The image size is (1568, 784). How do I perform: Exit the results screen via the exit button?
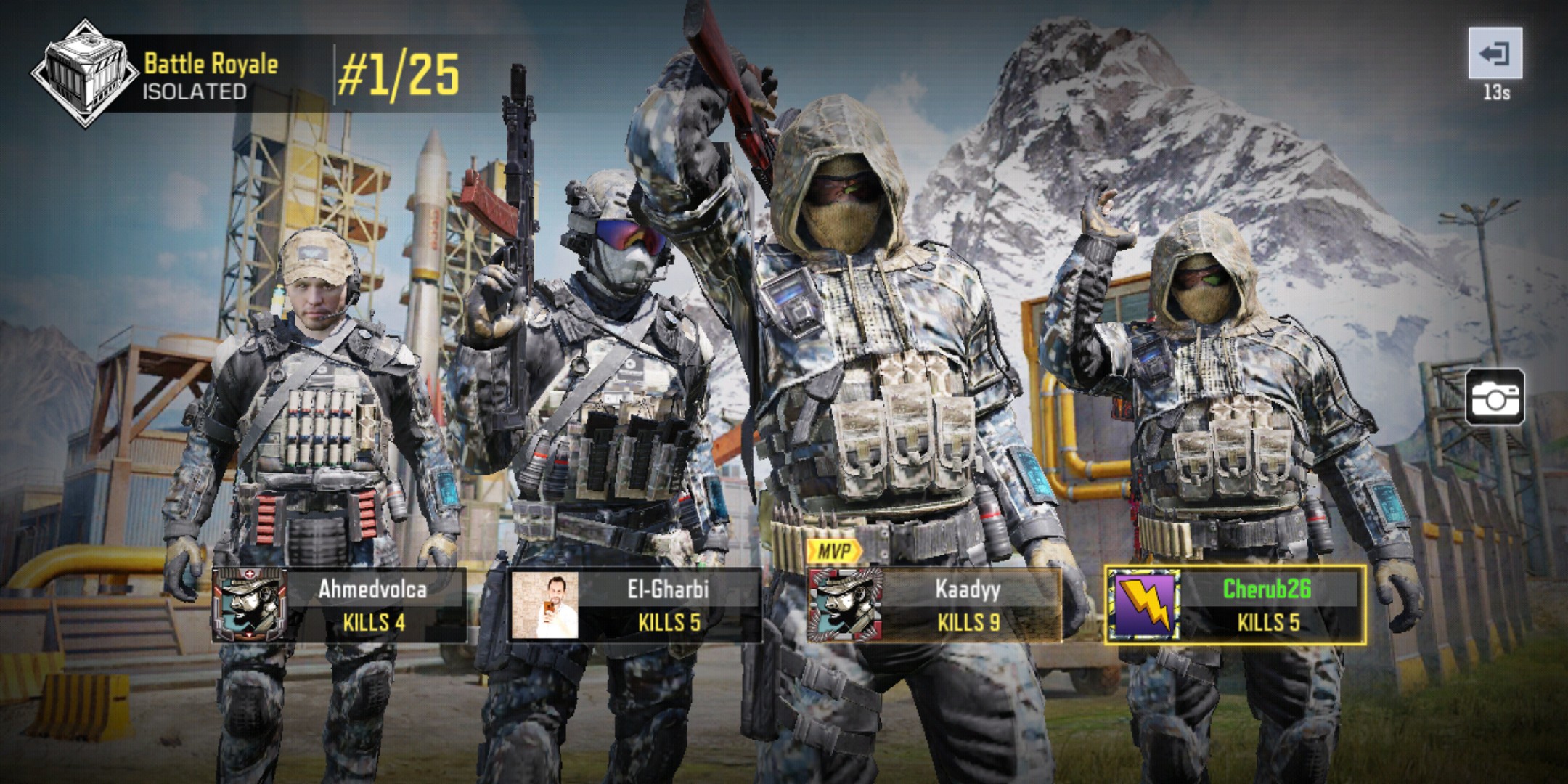pos(1495,54)
